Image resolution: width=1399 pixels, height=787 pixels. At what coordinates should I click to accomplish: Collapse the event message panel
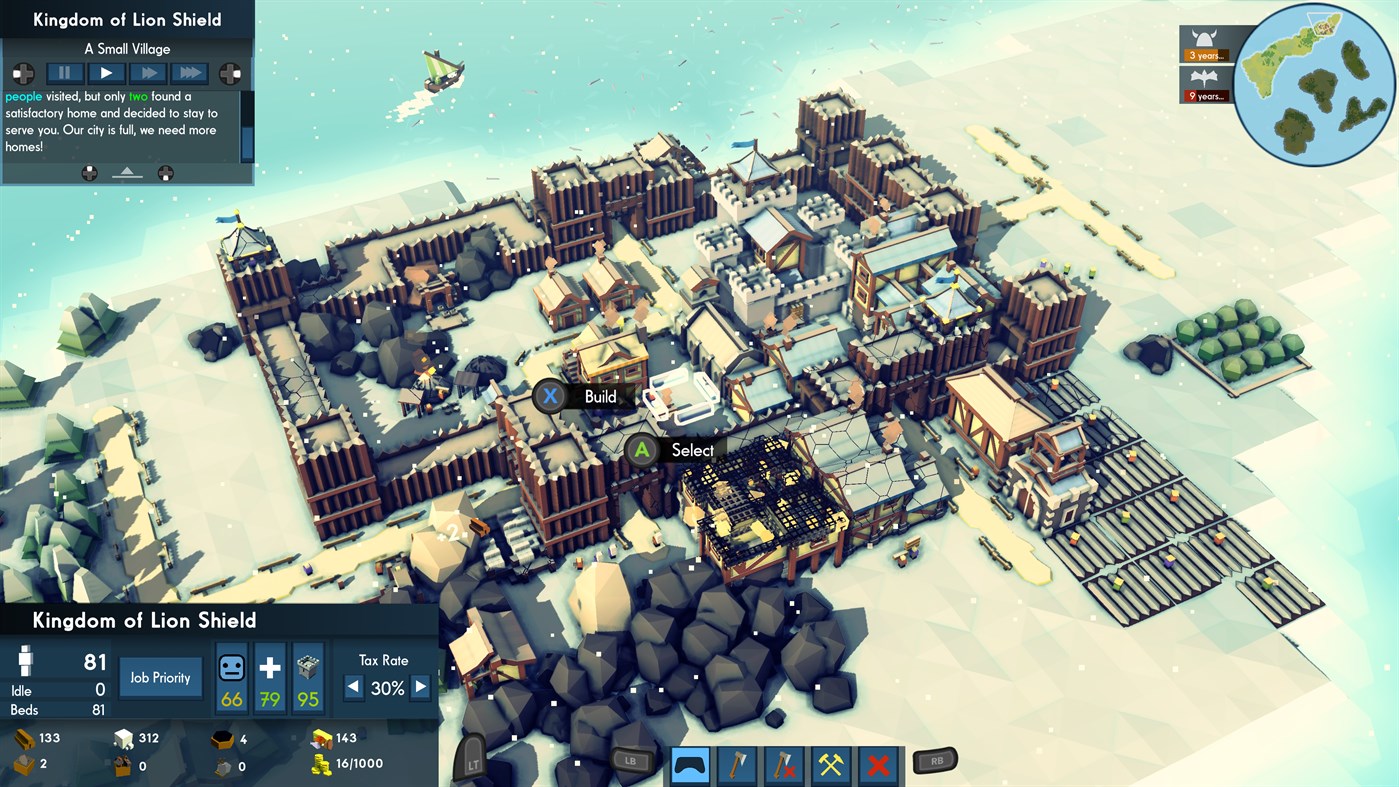point(126,173)
